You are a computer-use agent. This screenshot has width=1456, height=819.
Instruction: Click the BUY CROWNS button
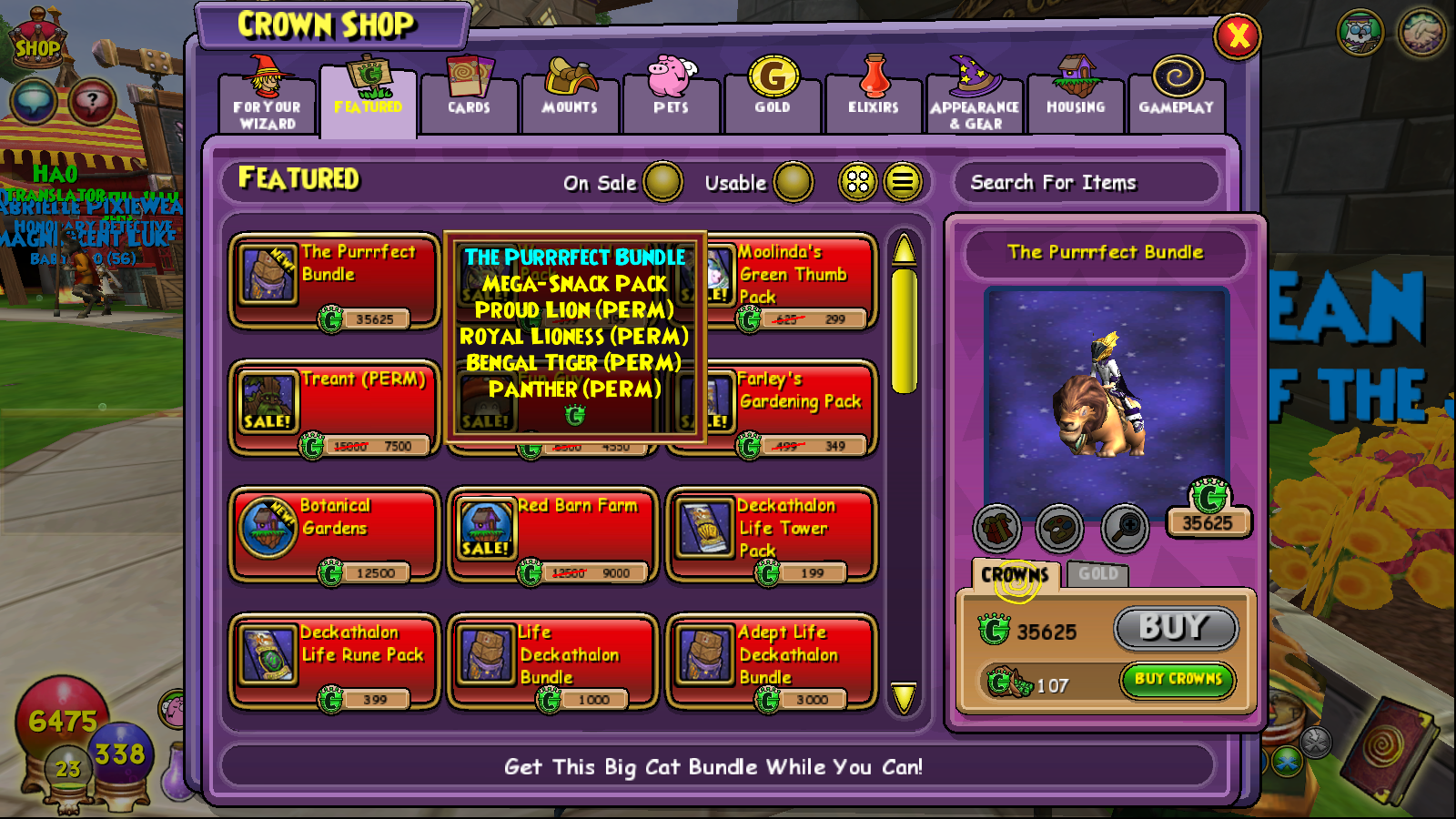pos(1177,681)
